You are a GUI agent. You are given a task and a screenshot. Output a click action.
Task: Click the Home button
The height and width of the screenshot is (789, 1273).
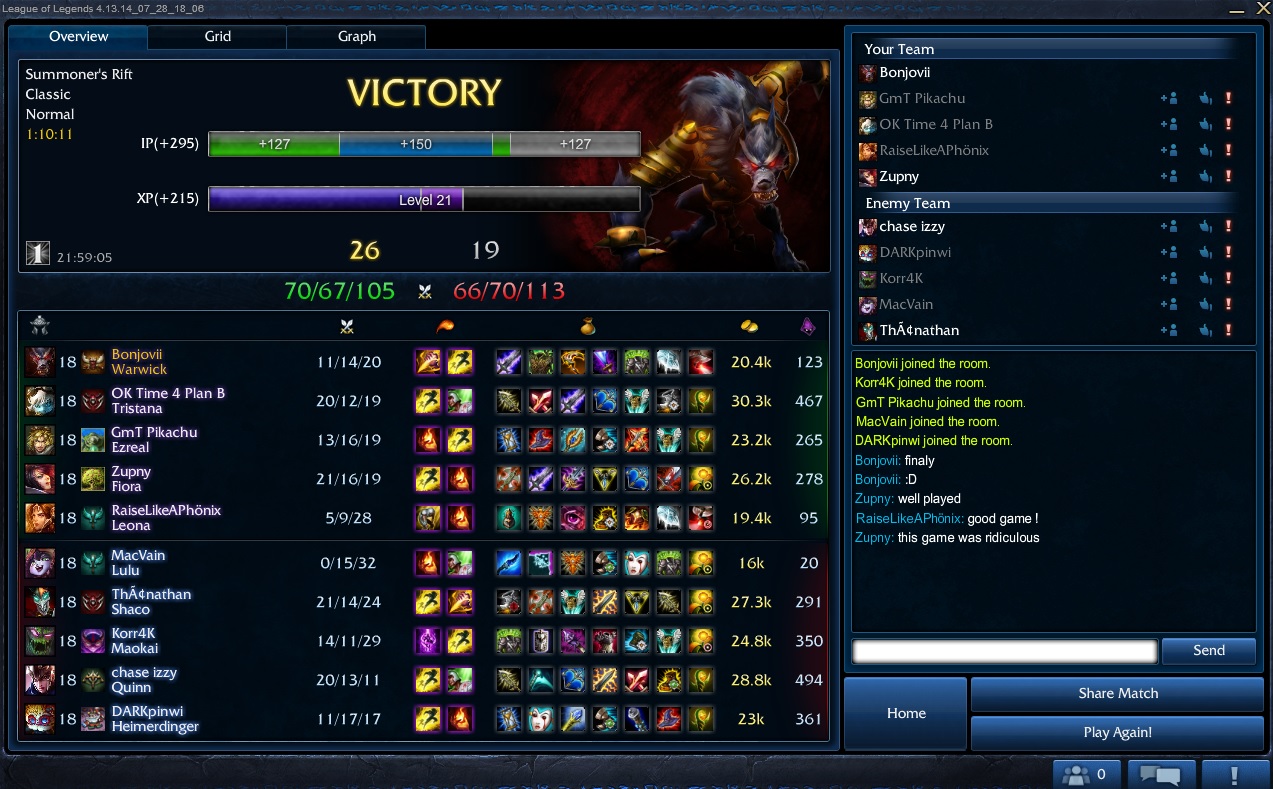tap(906, 713)
